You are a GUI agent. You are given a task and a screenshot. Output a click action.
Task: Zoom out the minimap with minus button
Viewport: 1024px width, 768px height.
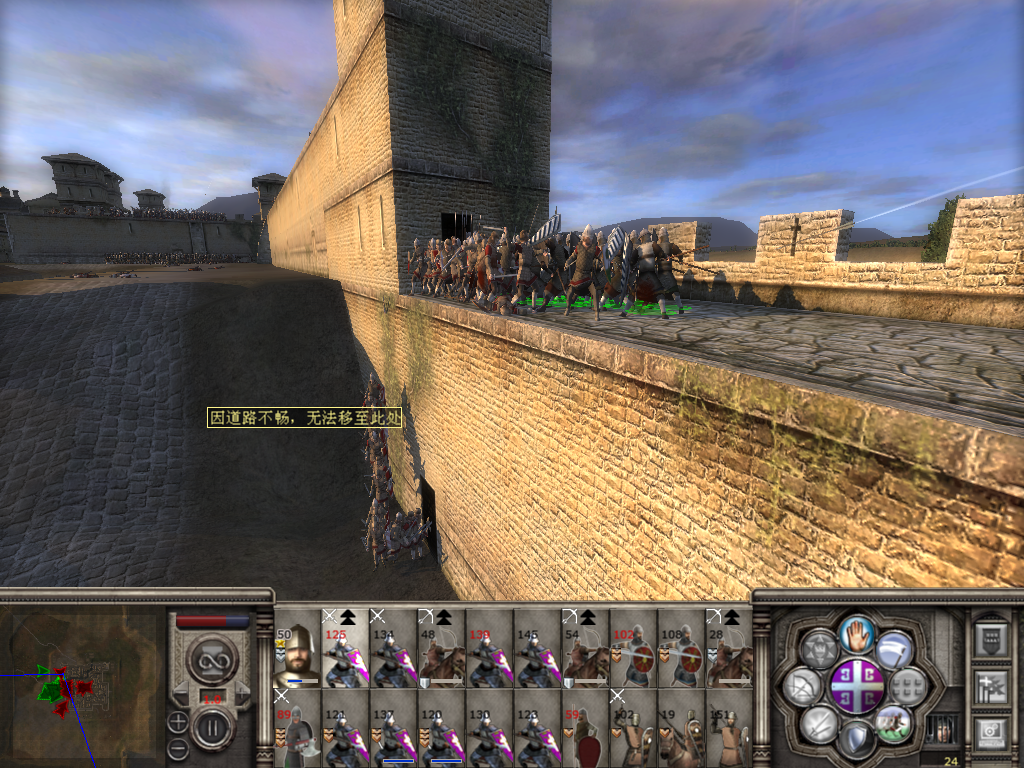tap(177, 747)
